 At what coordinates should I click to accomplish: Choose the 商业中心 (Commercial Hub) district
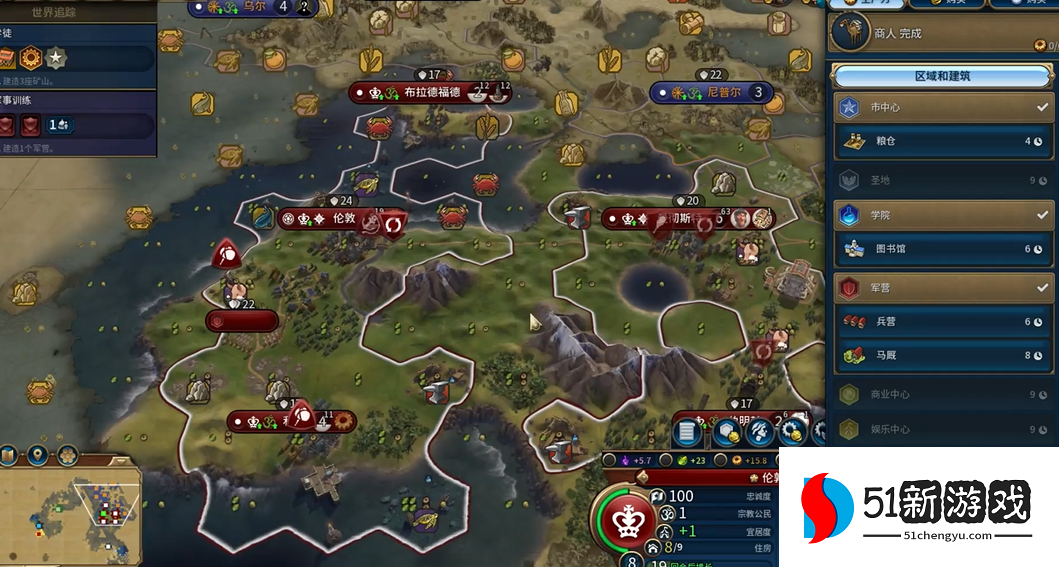click(x=940, y=394)
